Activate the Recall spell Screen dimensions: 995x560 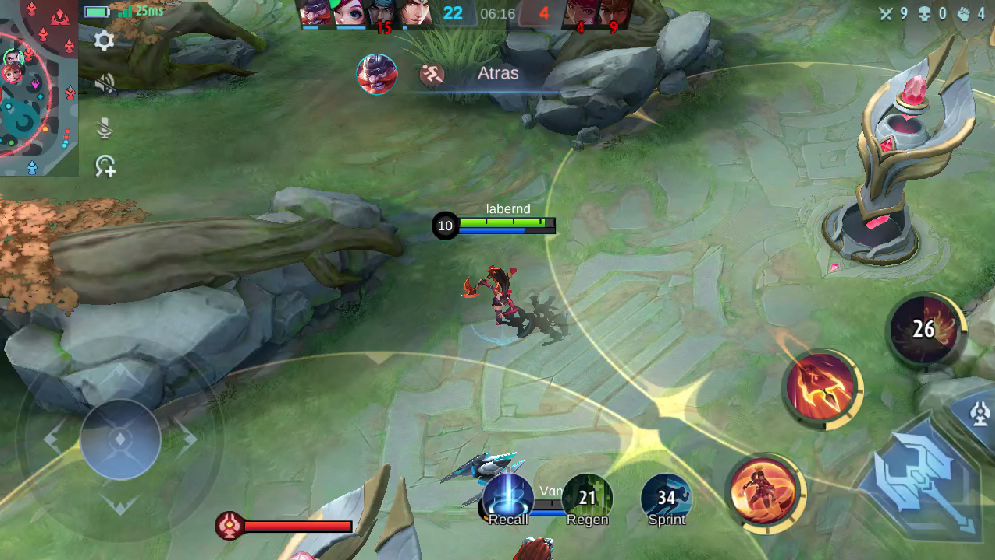508,497
